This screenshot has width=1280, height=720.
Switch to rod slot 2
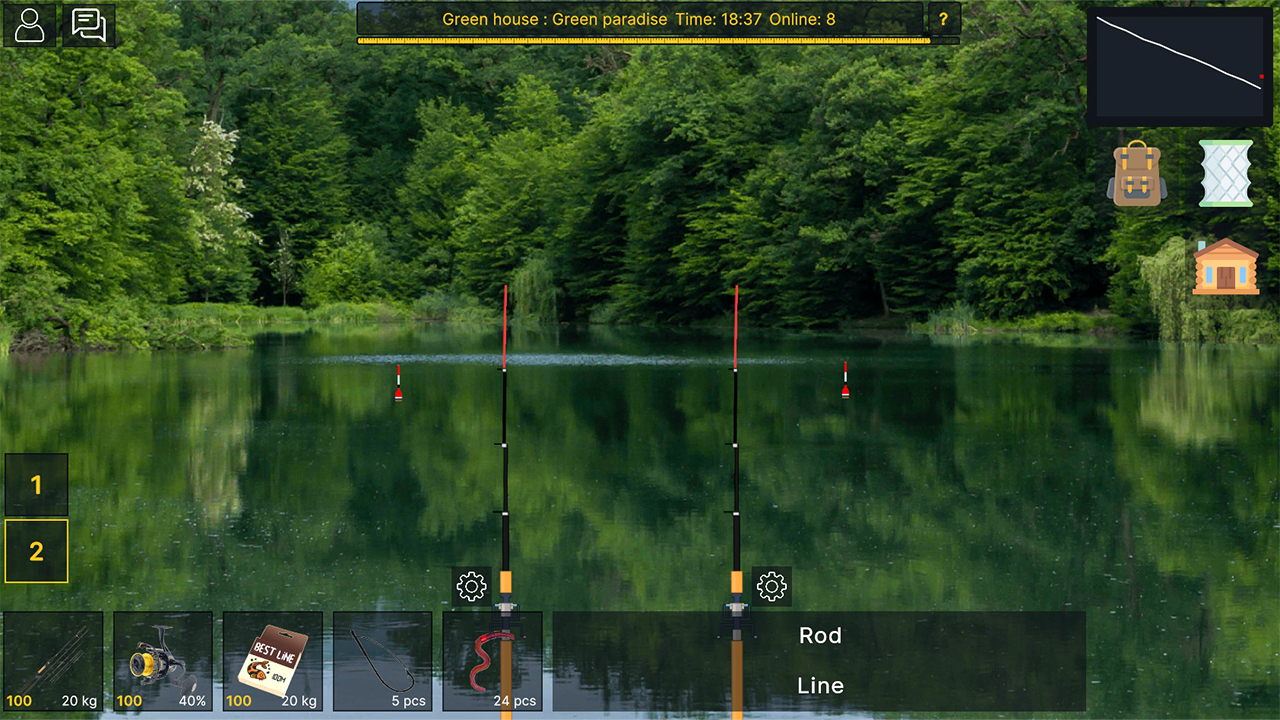point(36,551)
